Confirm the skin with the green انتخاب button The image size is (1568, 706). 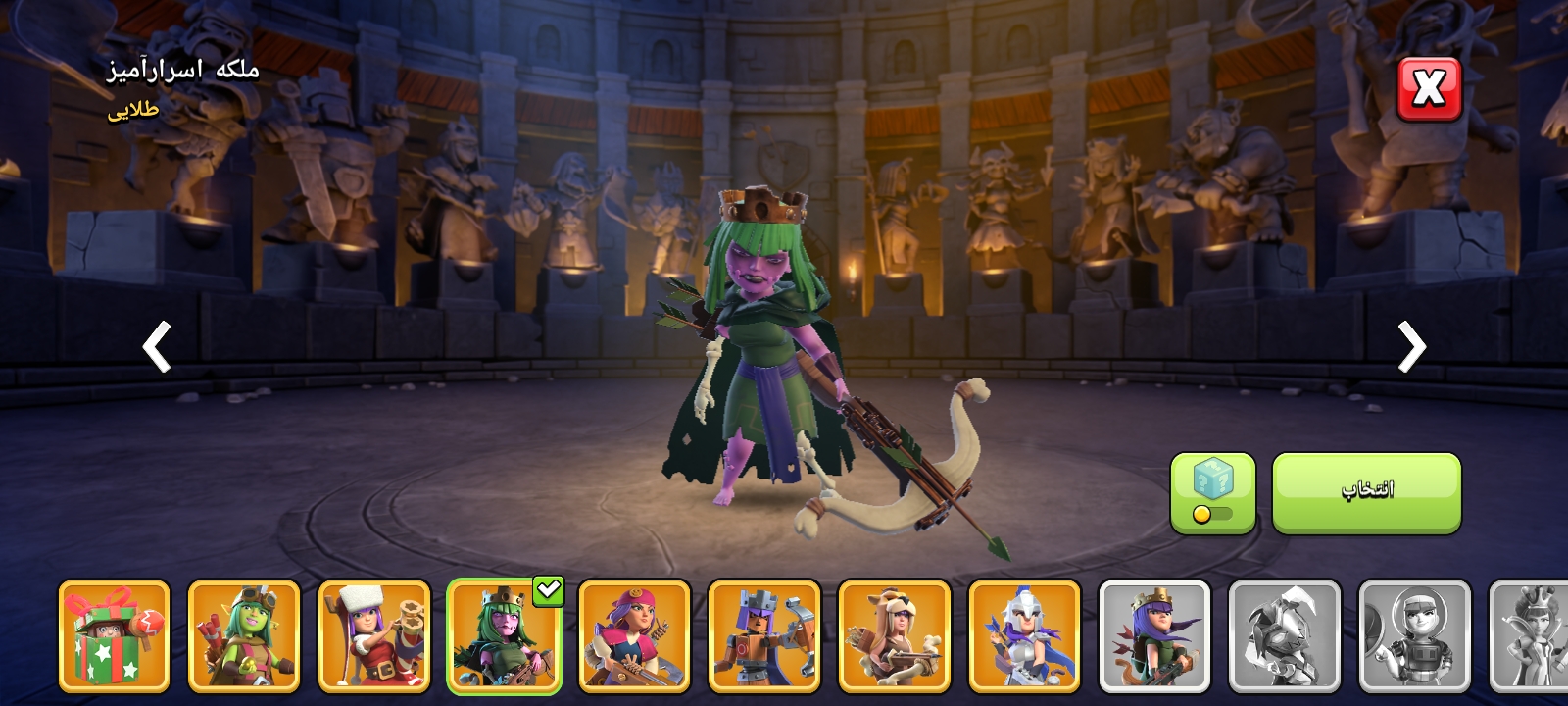pyautogui.click(x=1366, y=492)
